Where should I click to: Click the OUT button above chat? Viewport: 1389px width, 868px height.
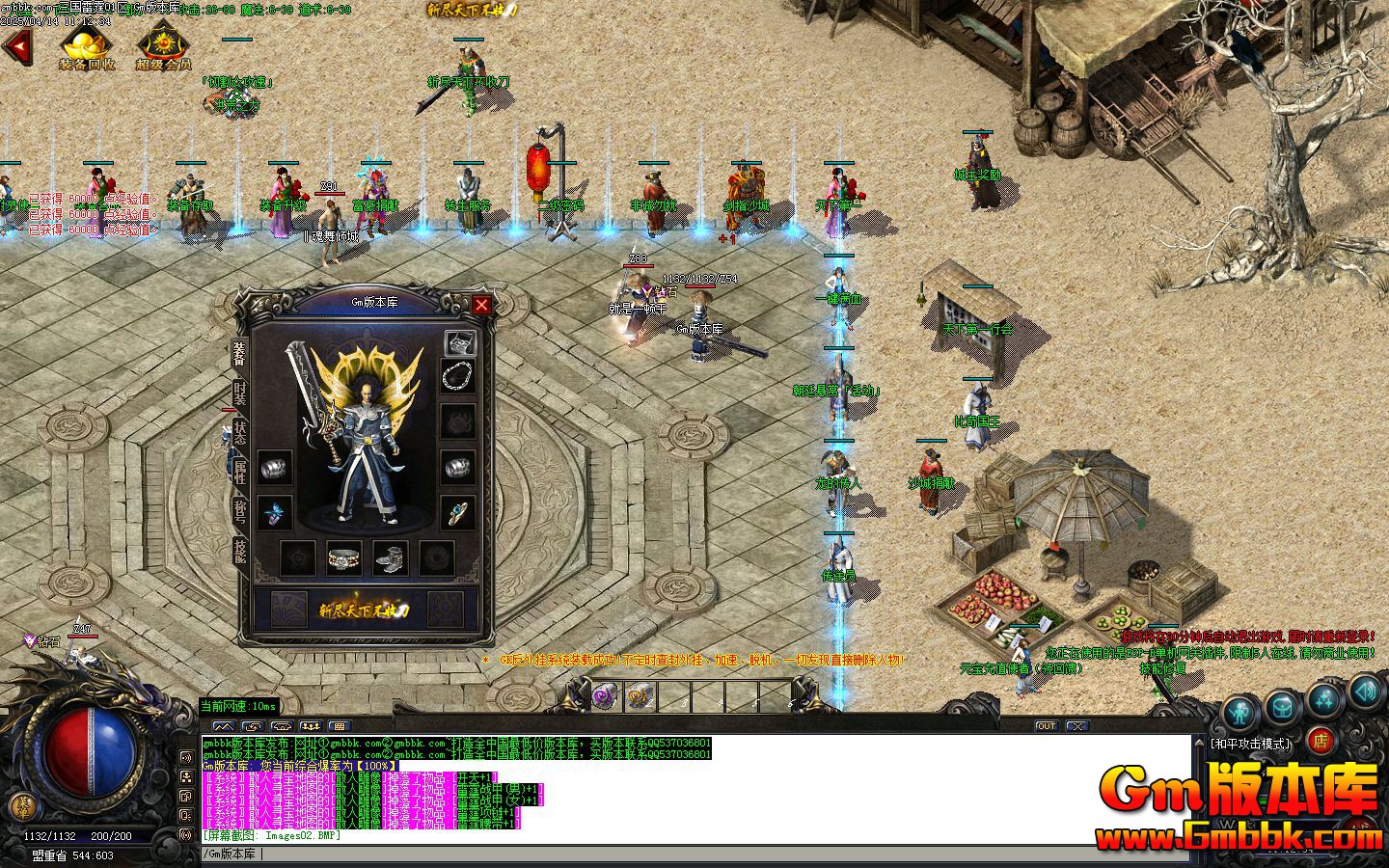tap(1046, 725)
